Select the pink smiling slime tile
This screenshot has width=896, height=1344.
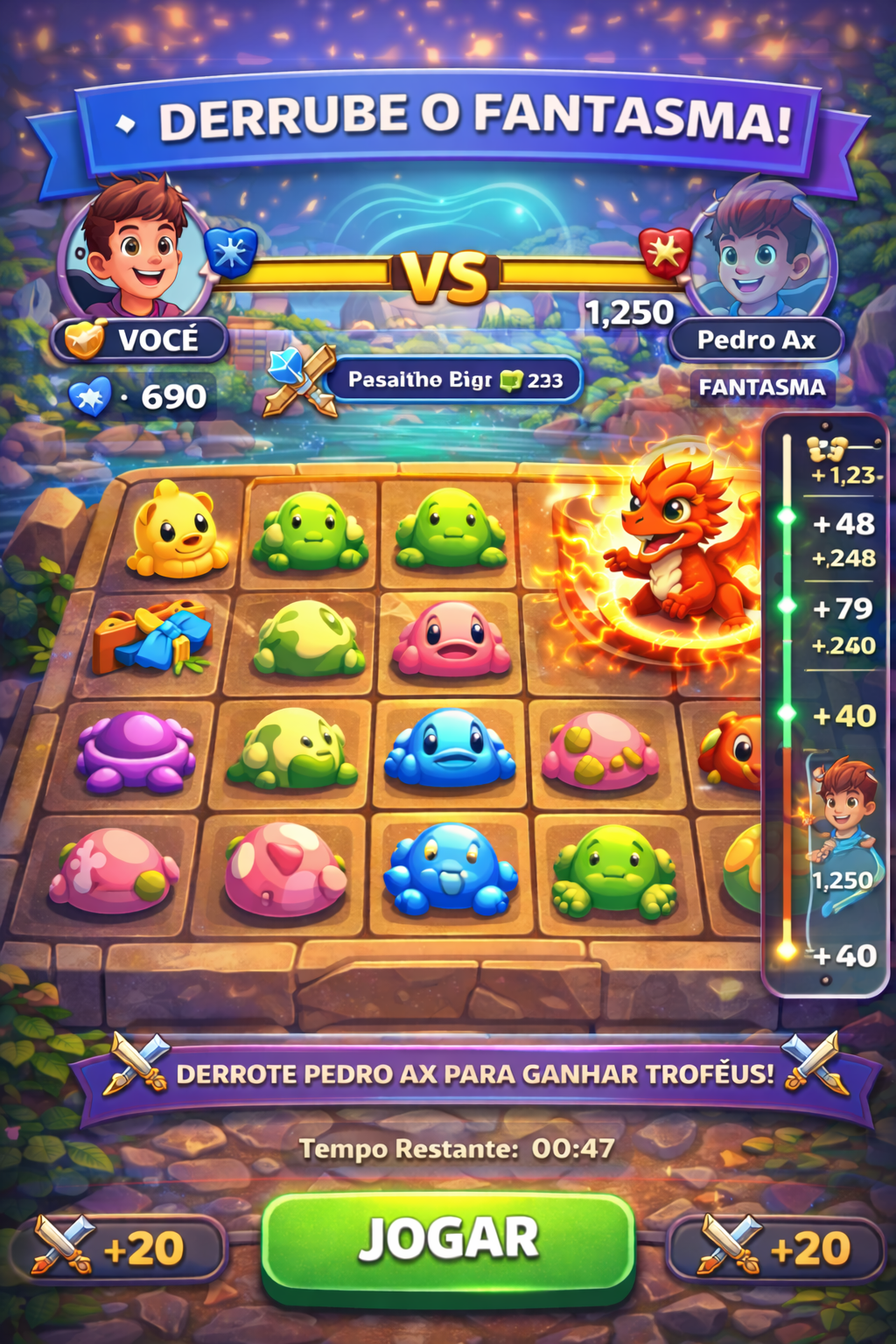click(451, 638)
